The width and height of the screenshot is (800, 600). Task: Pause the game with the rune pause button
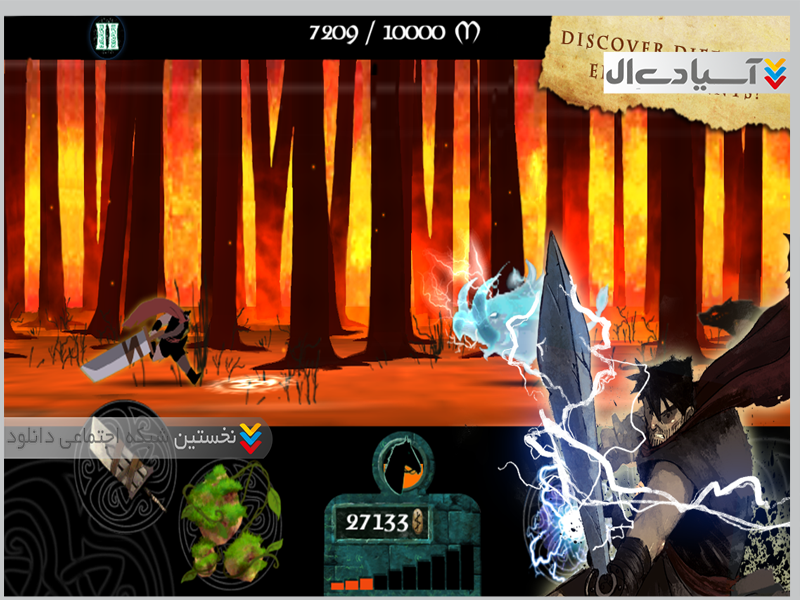pos(106,36)
